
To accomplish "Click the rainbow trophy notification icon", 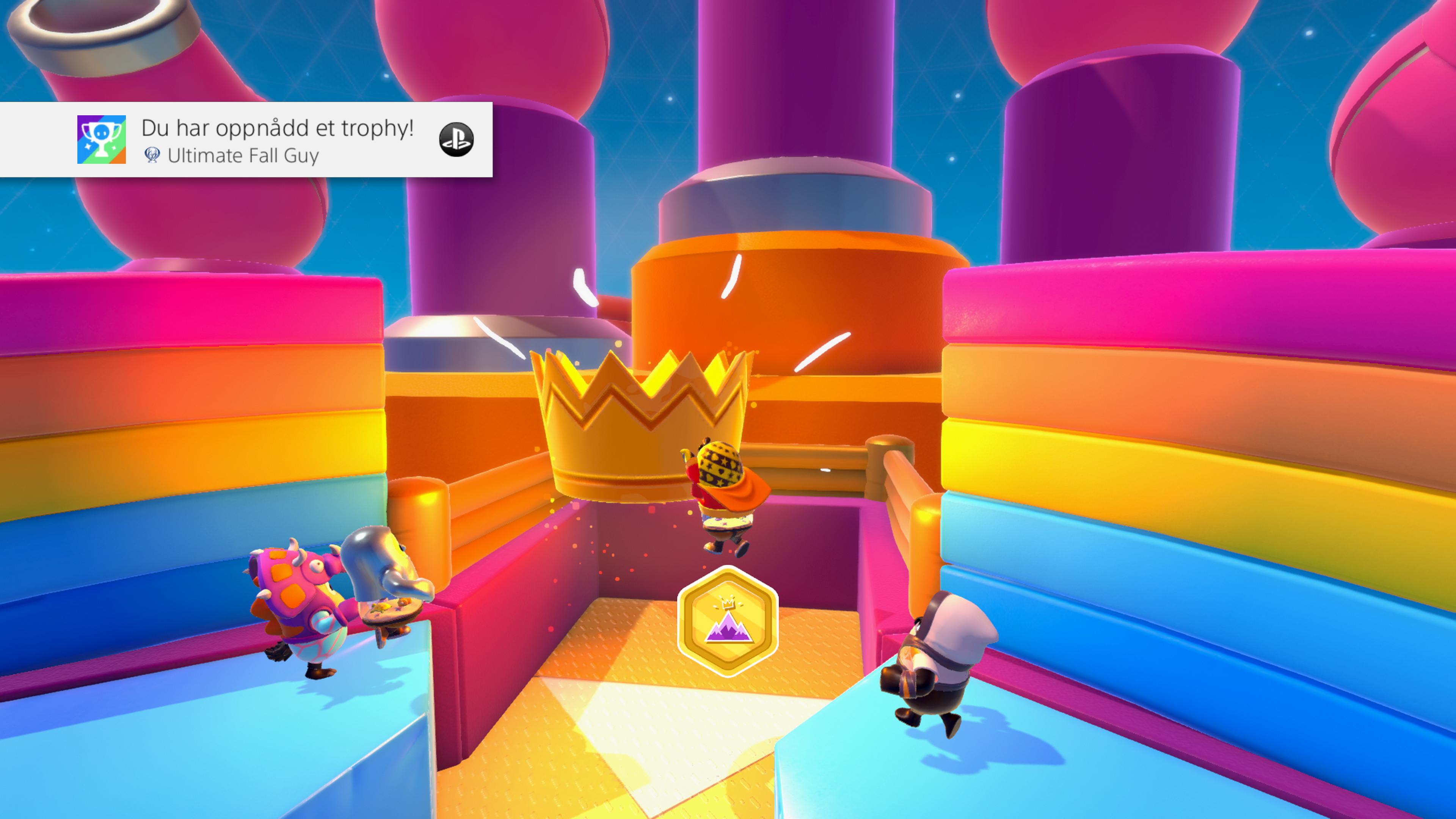I will click(102, 139).
